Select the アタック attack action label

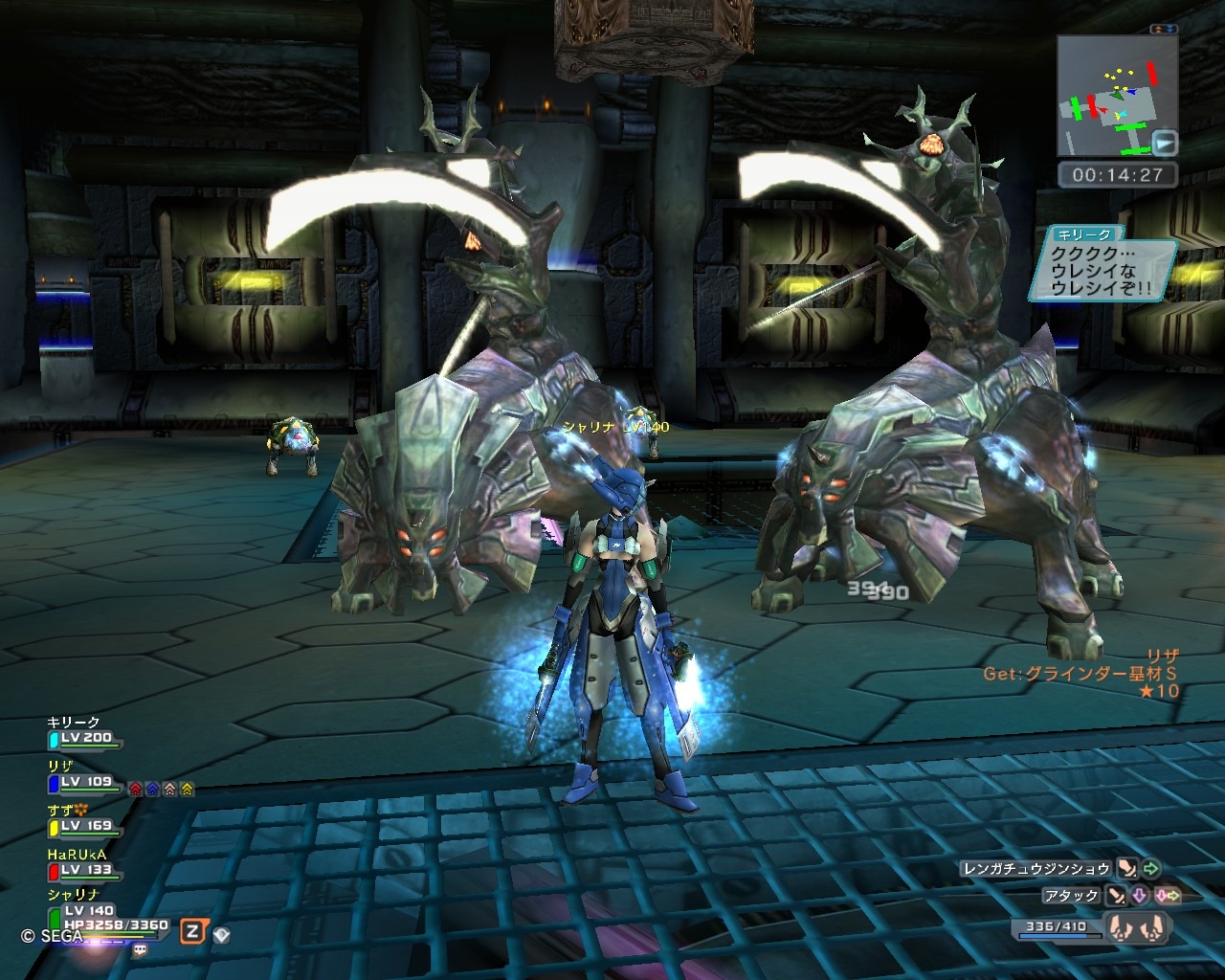point(1070,896)
